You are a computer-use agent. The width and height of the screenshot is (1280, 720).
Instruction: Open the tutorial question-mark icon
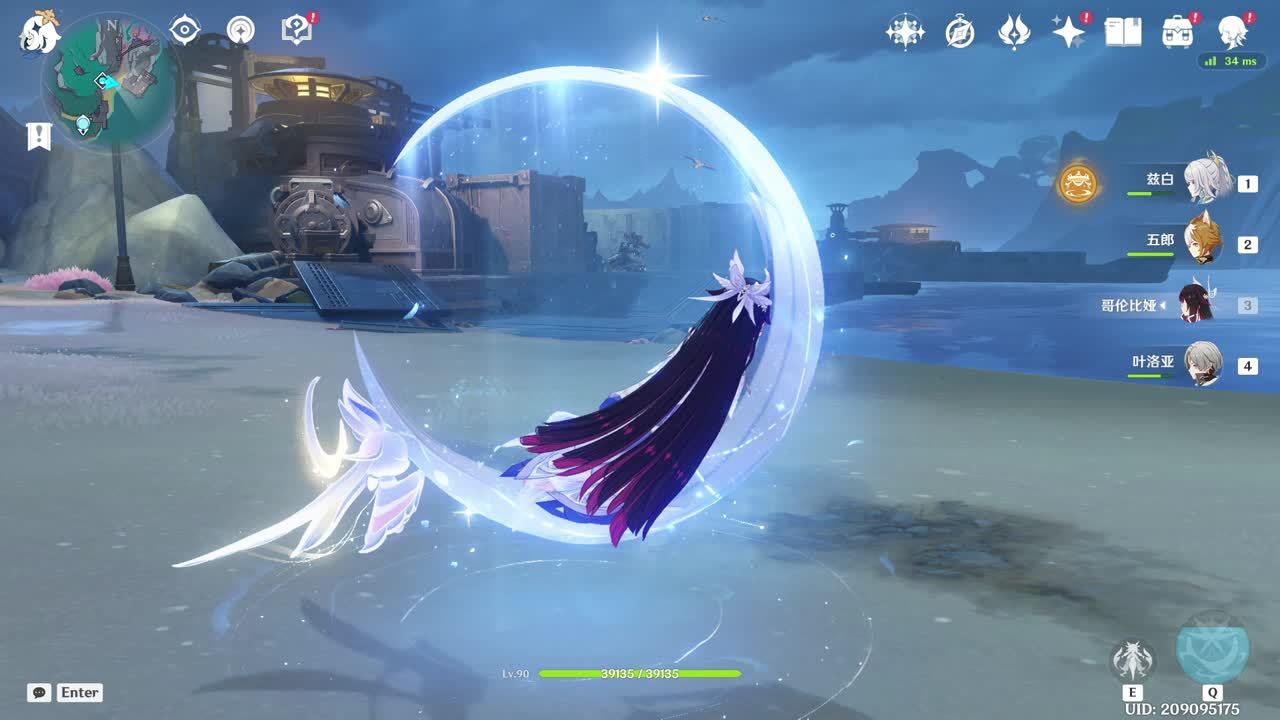(x=296, y=30)
